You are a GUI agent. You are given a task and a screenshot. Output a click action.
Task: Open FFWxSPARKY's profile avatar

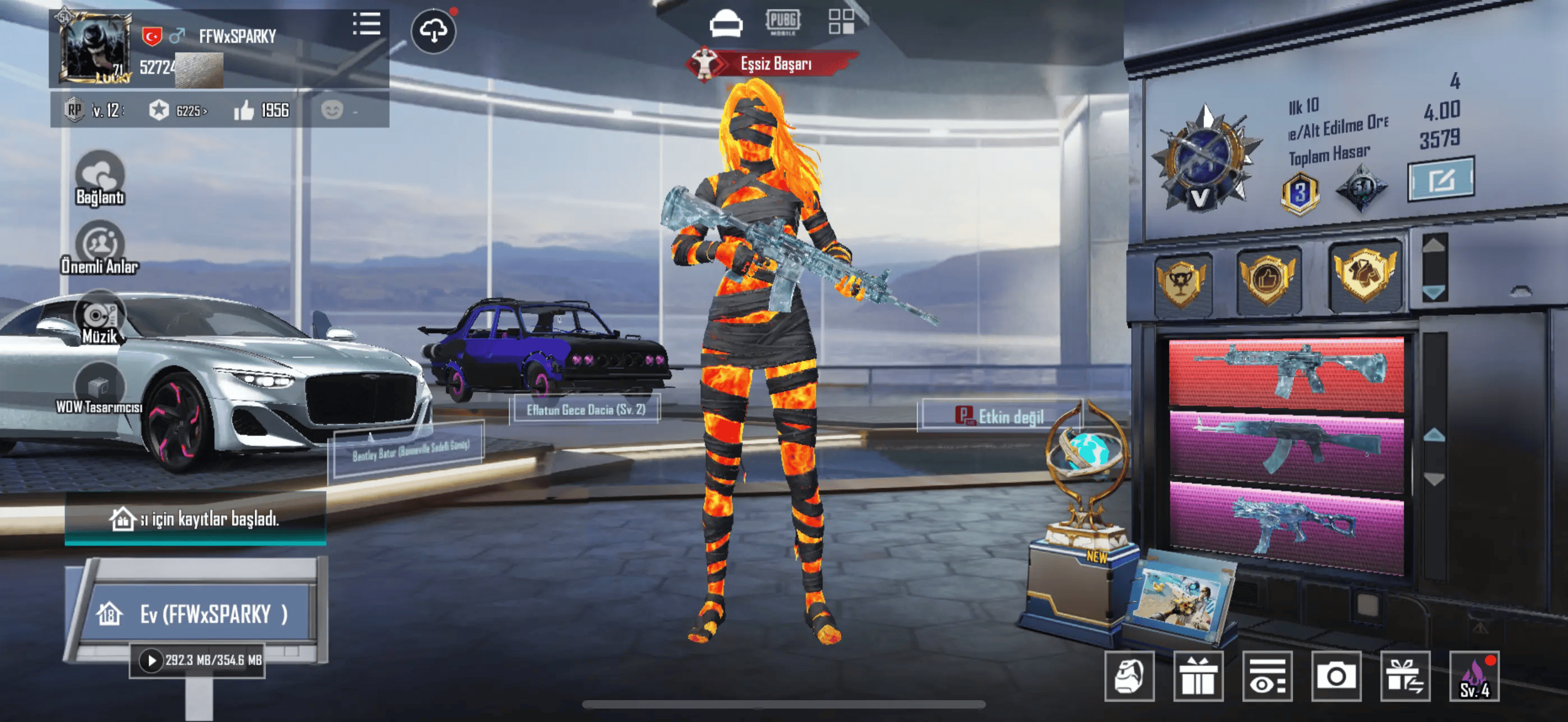95,48
